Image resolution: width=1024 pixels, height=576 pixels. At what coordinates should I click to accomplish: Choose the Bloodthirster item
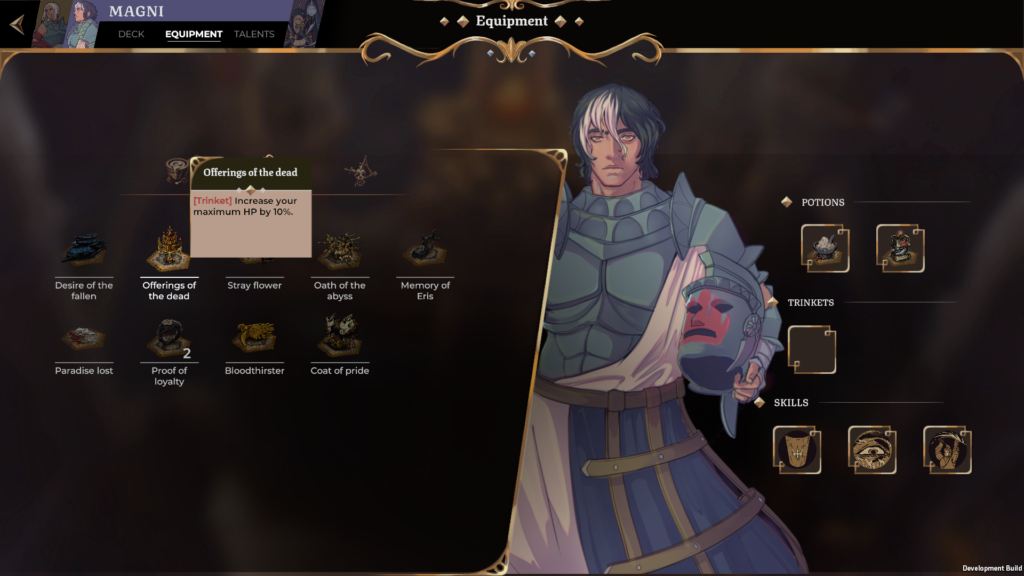(x=254, y=340)
